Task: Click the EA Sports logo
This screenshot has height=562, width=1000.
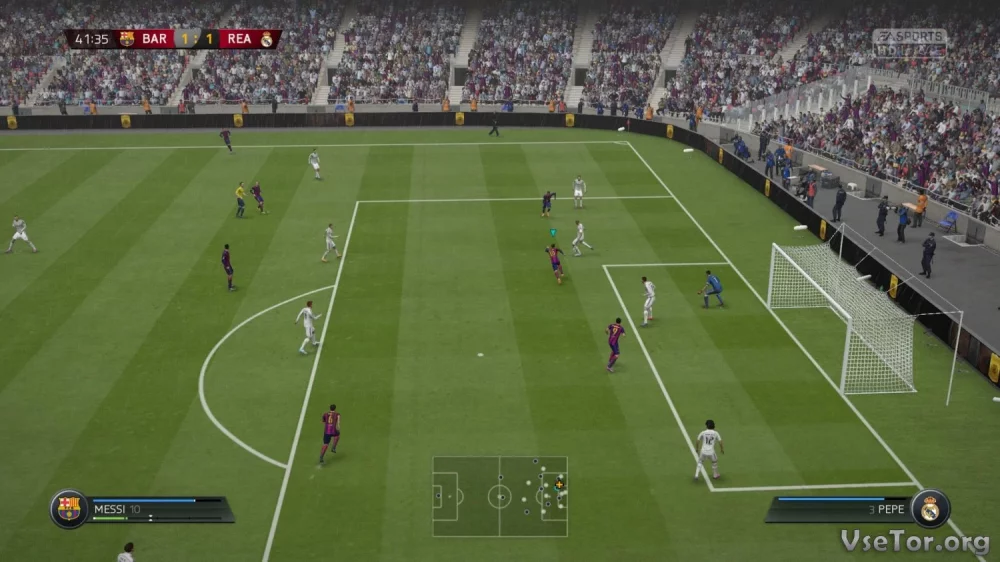Action: click(x=909, y=40)
